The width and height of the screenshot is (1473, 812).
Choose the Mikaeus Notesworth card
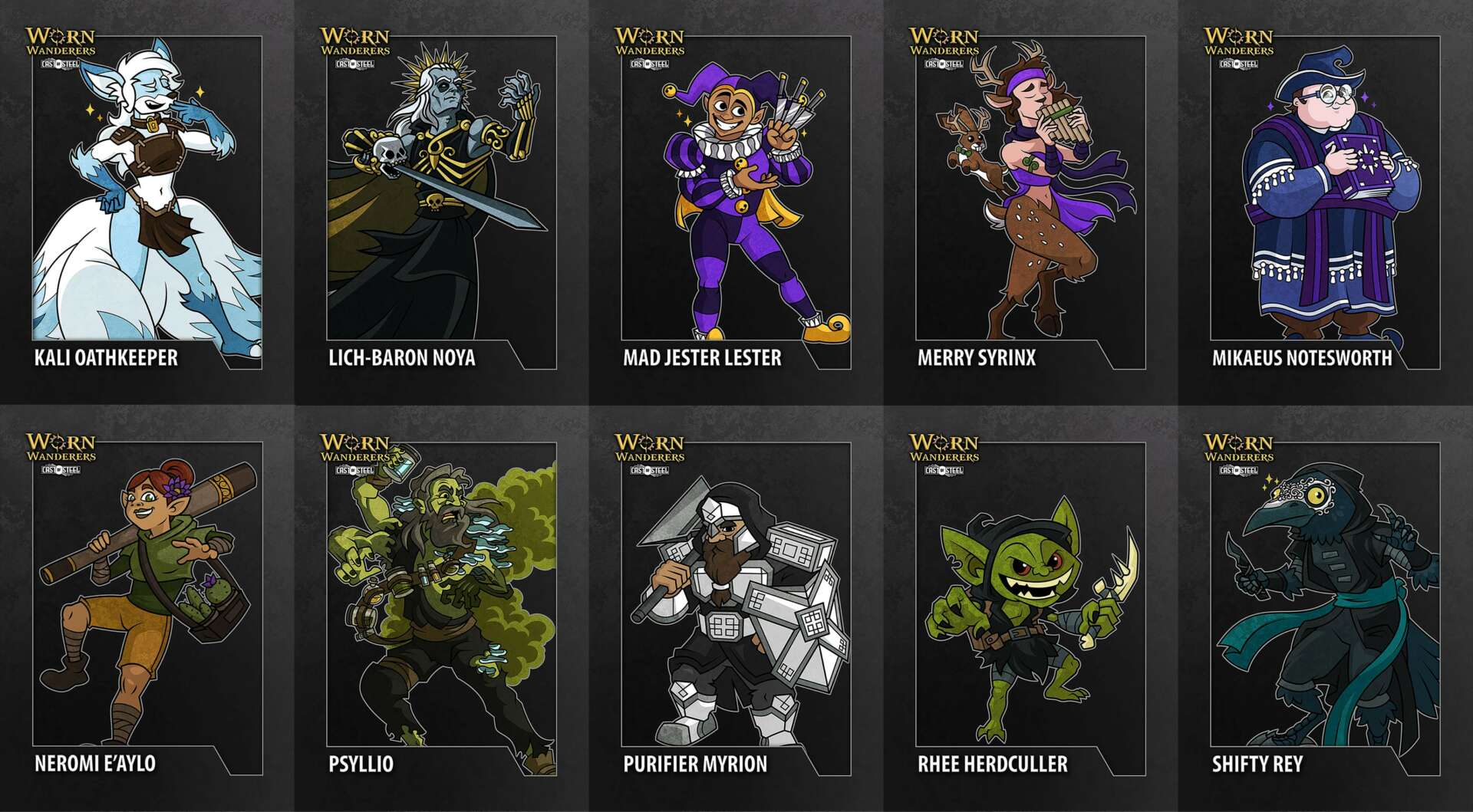[x=1325, y=201]
